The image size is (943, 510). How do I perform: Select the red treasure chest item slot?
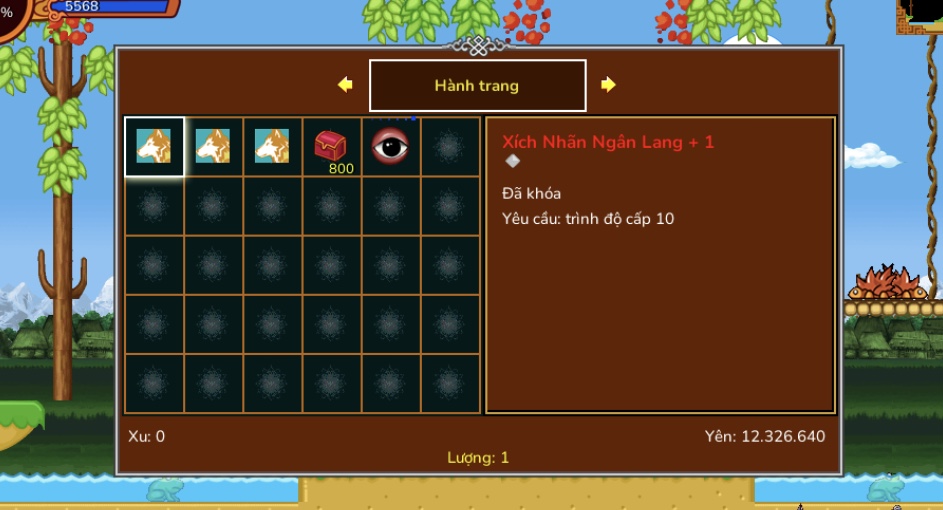click(x=331, y=147)
